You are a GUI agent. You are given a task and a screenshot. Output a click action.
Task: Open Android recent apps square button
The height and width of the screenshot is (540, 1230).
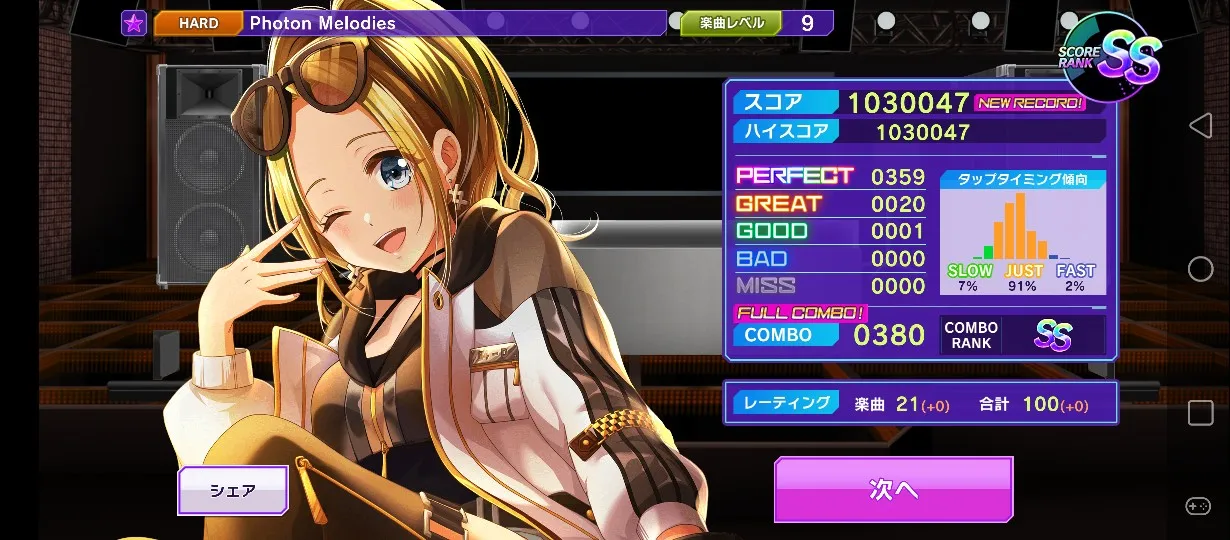[1200, 412]
